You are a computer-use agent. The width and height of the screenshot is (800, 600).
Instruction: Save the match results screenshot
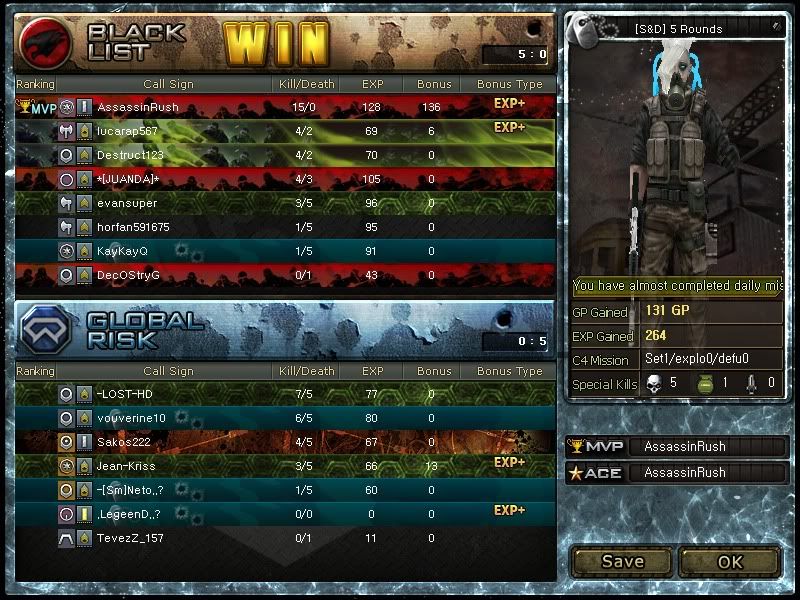622,561
